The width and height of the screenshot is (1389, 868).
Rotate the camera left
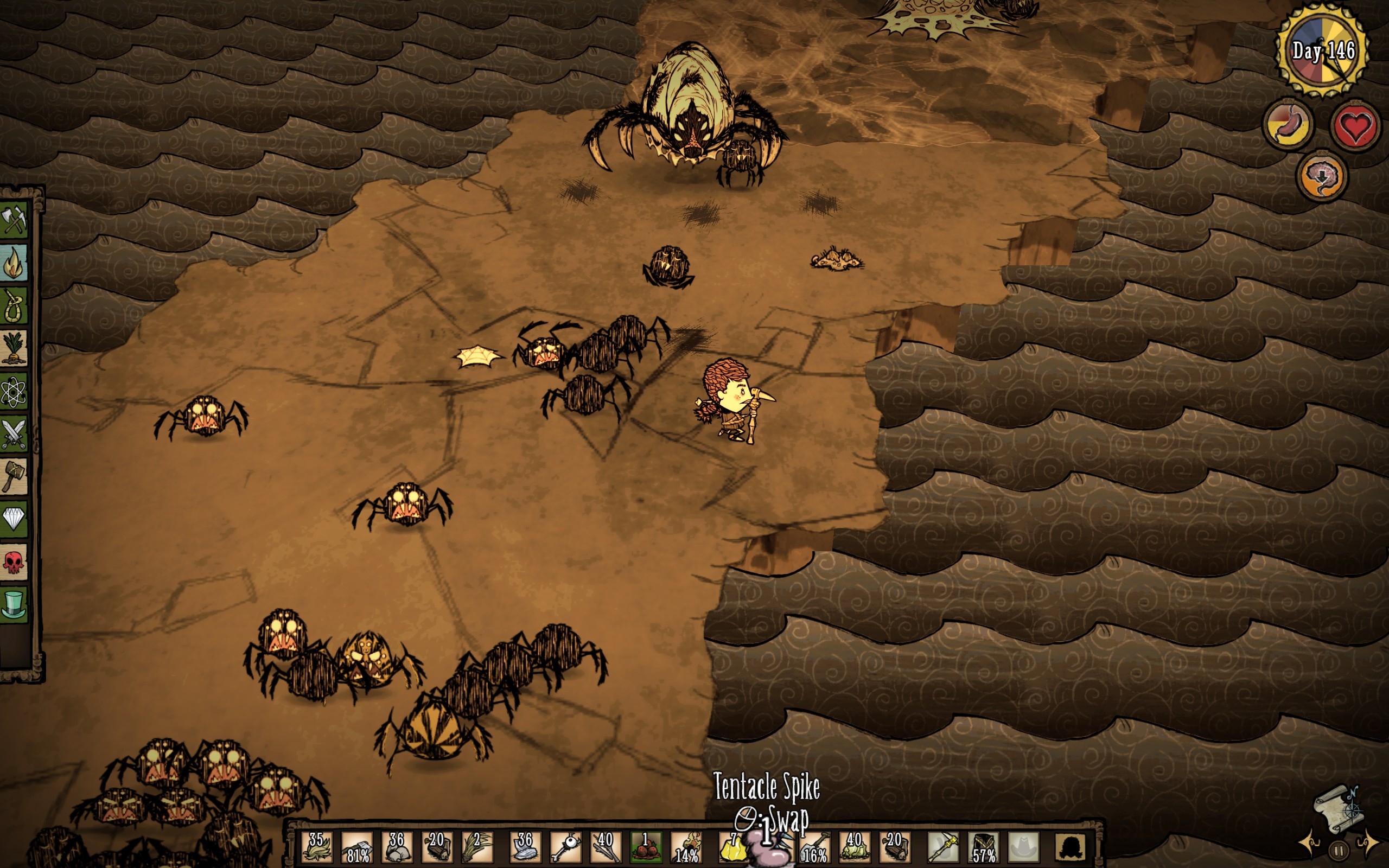(1311, 844)
